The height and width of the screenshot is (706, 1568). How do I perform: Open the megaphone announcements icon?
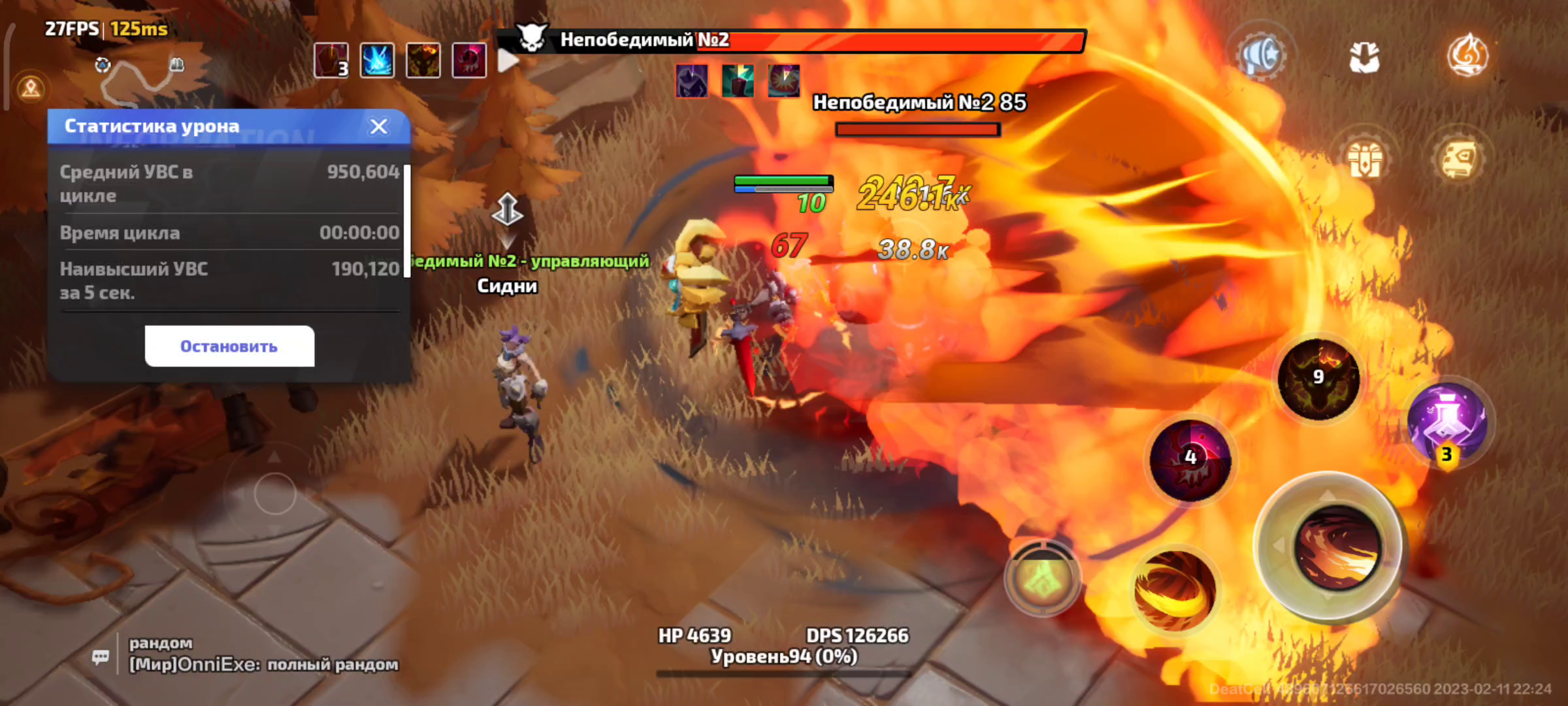(1262, 57)
